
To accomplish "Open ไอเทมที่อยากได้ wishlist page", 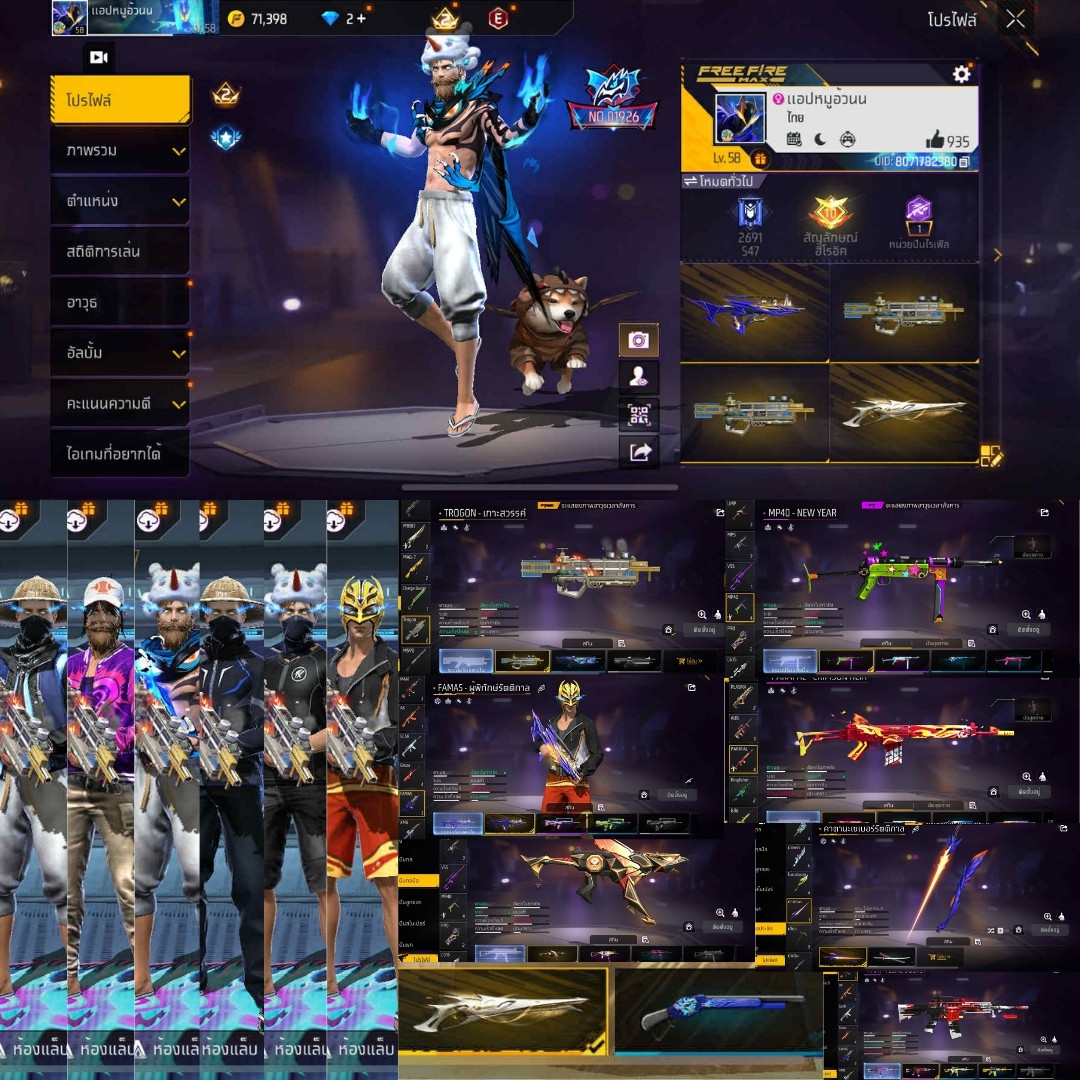I will tap(120, 454).
